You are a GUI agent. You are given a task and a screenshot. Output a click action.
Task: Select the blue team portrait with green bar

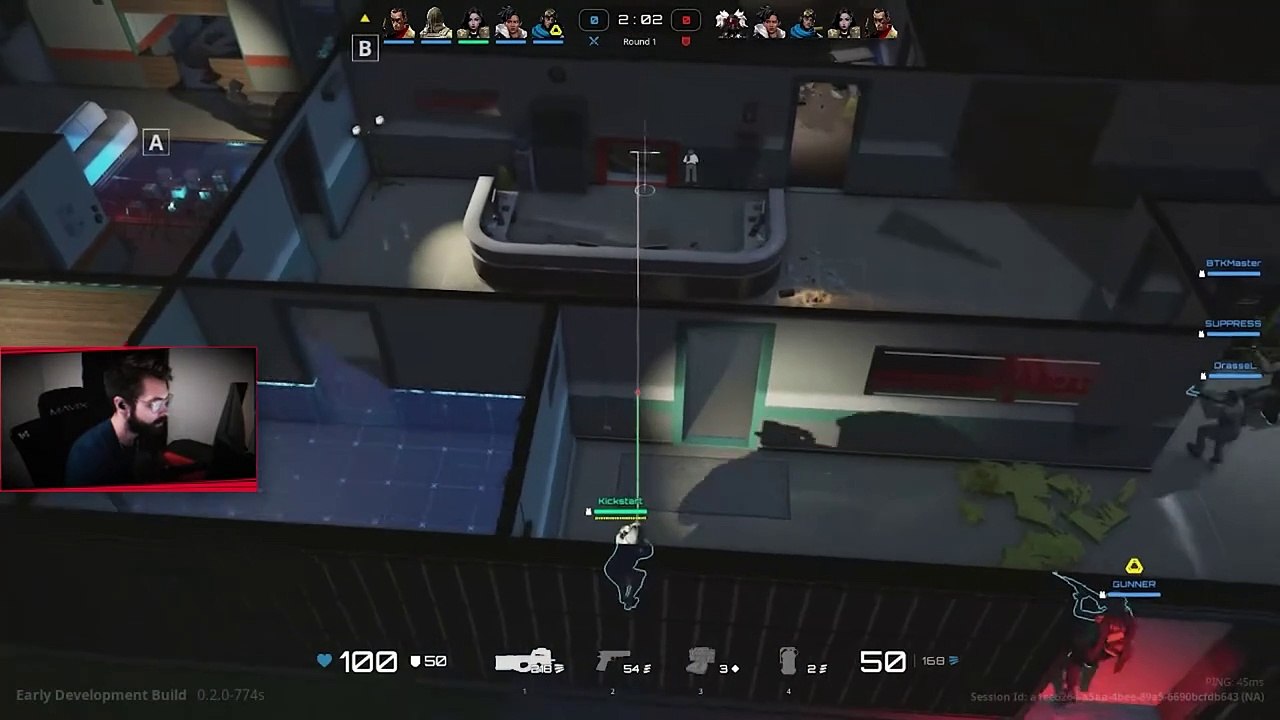tap(473, 23)
